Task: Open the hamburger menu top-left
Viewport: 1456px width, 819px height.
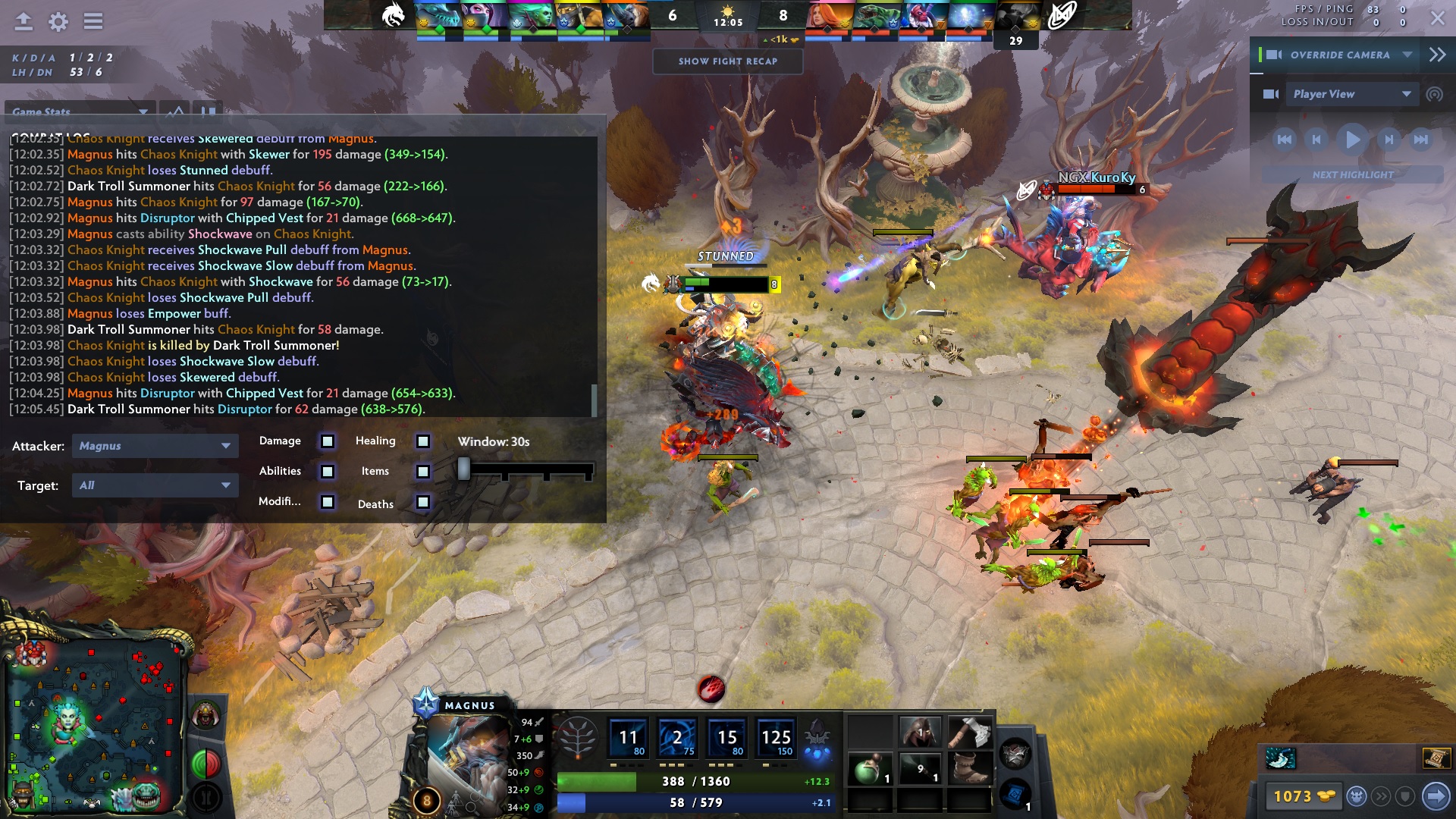Action: tap(93, 21)
